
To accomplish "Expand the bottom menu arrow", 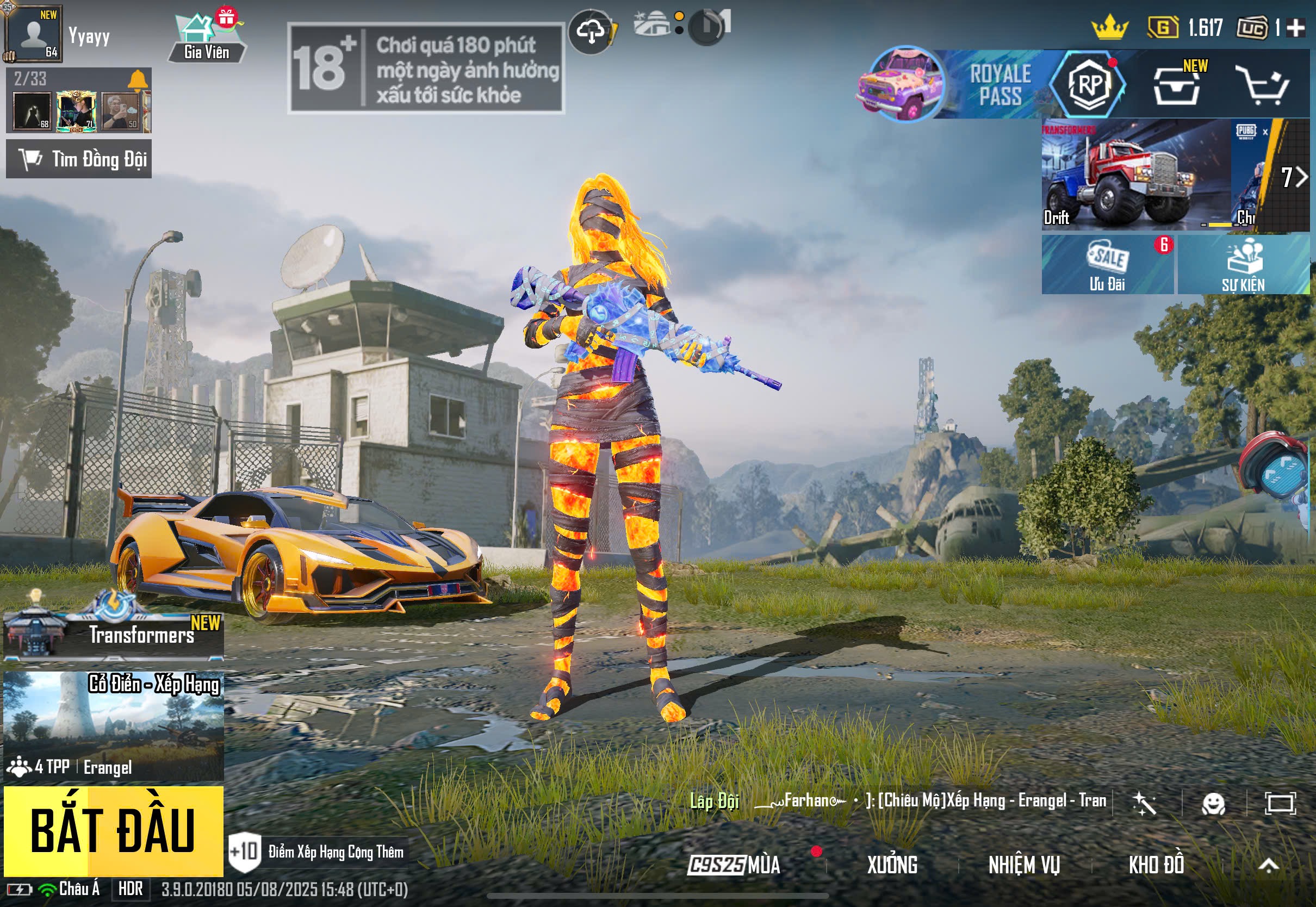I will (x=1268, y=865).
